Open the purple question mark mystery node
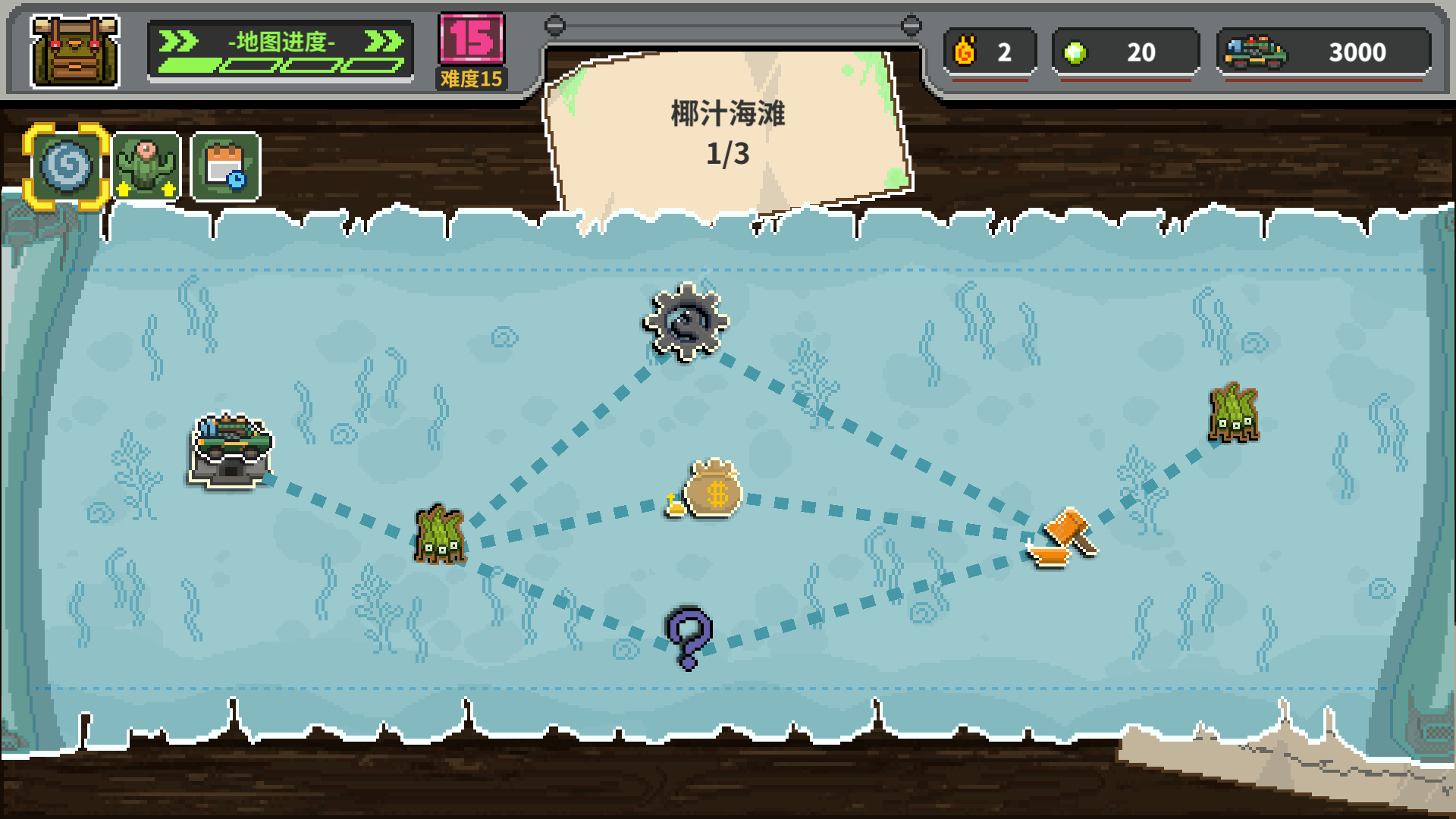 (686, 637)
